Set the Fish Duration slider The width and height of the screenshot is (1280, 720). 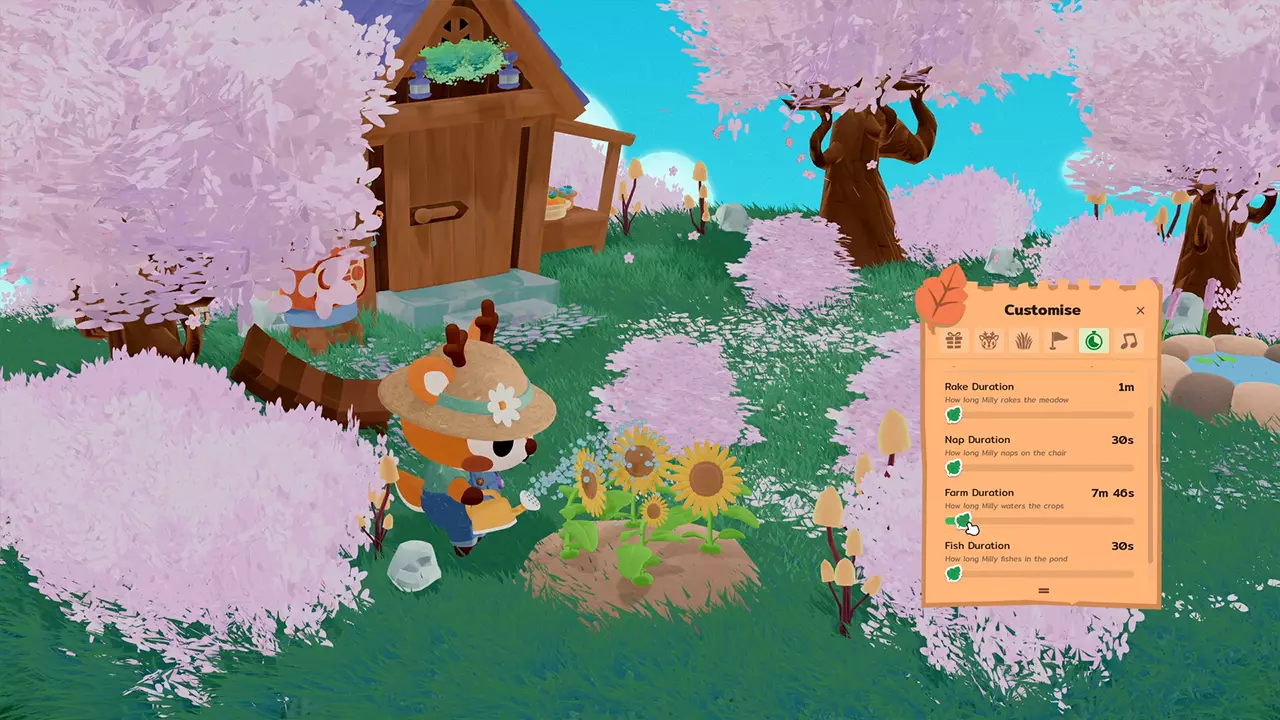point(953,573)
